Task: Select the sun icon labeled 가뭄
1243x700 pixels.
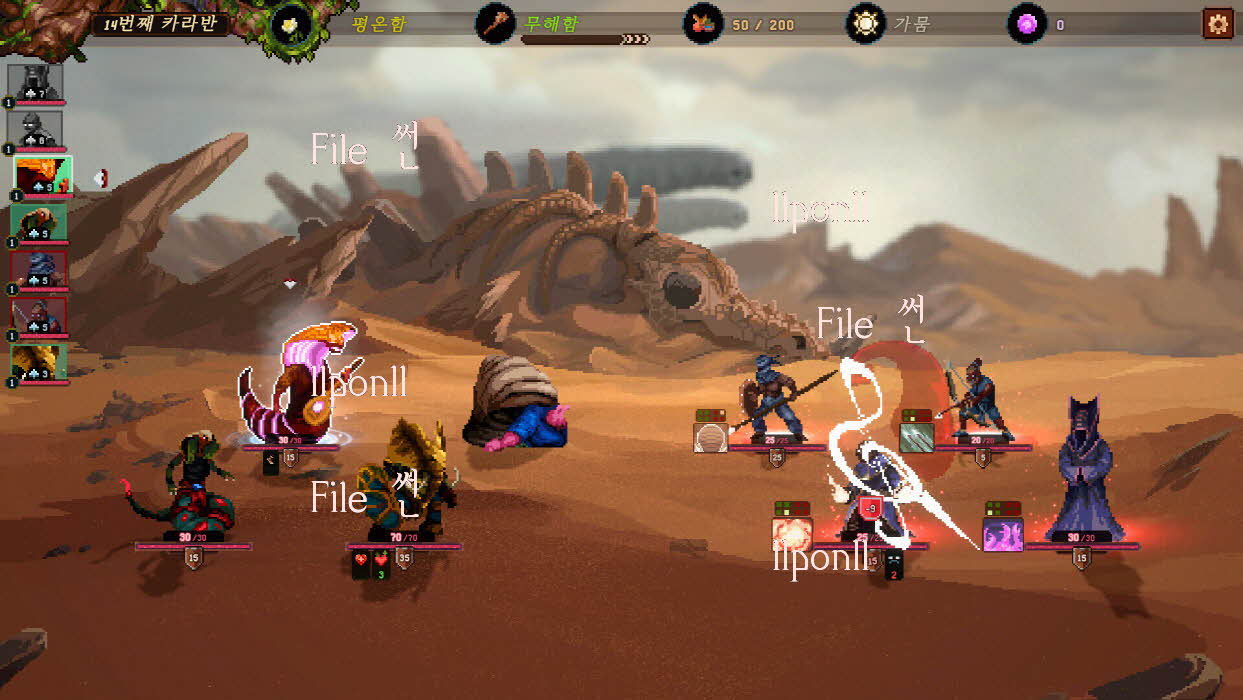Action: [x=865, y=23]
